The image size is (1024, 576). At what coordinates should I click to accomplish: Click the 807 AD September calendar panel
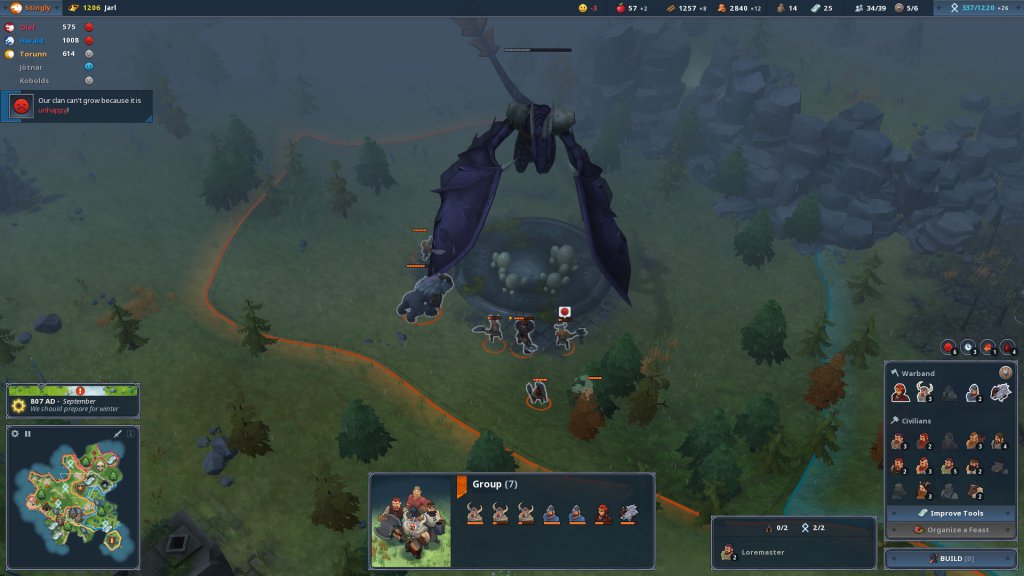coord(73,402)
